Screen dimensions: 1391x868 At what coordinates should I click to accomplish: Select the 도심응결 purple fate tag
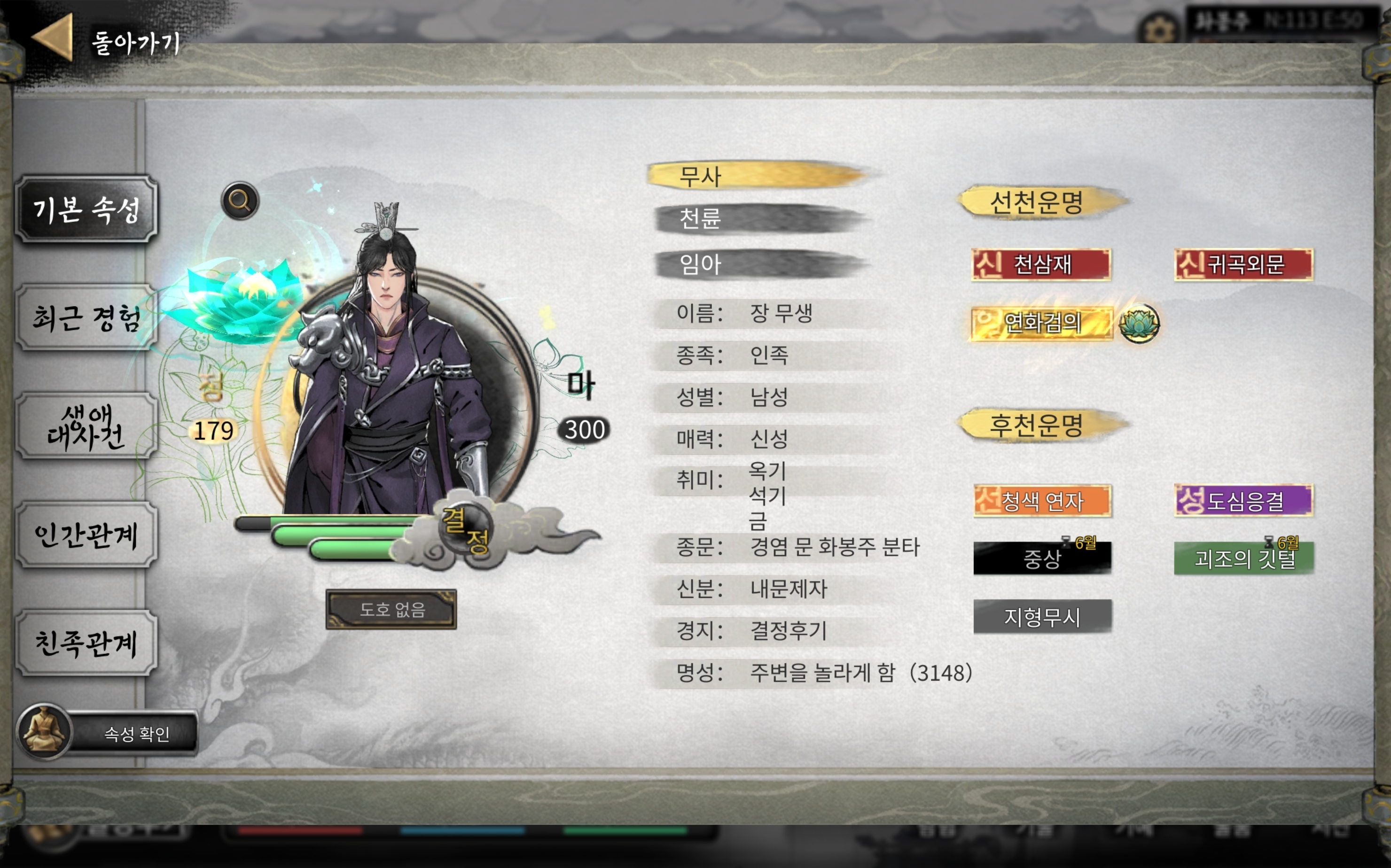pyautogui.click(x=1243, y=501)
